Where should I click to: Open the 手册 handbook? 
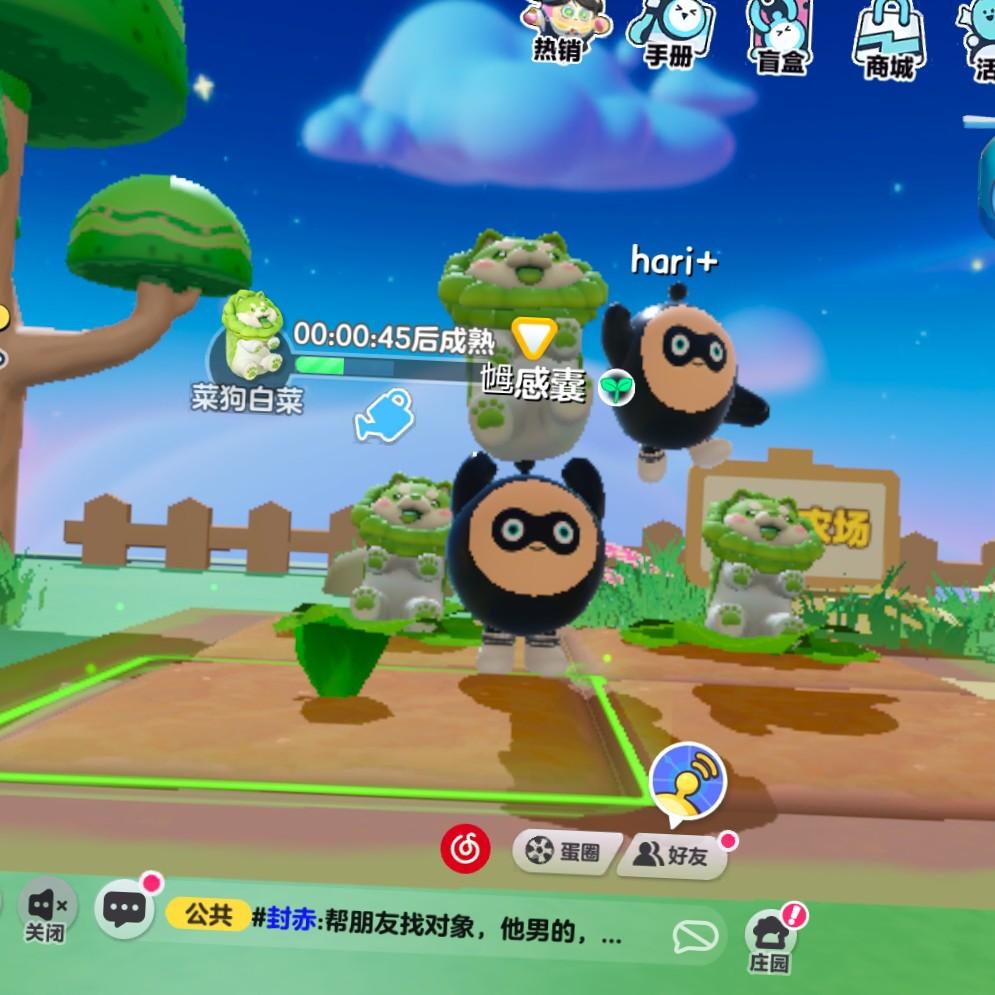(670, 30)
